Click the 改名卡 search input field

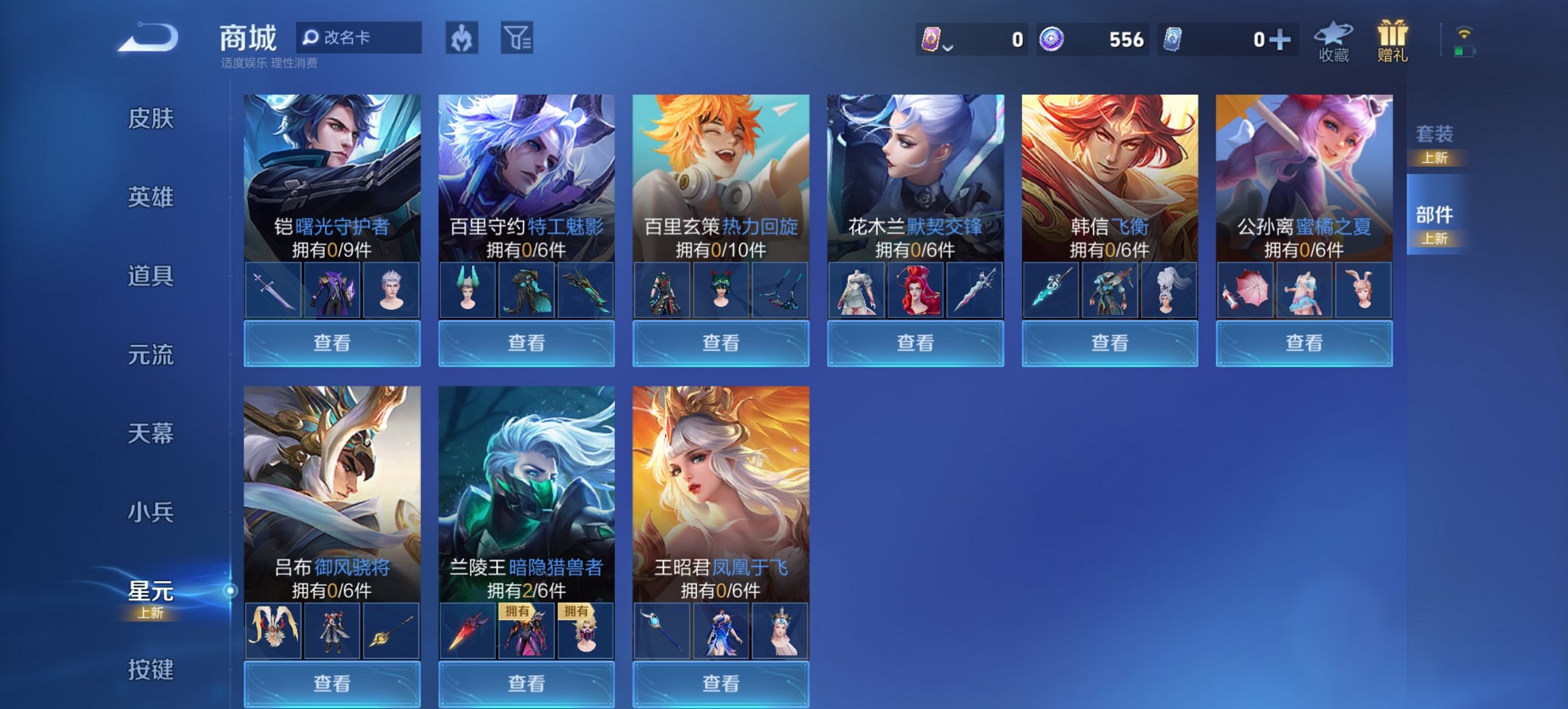(362, 38)
